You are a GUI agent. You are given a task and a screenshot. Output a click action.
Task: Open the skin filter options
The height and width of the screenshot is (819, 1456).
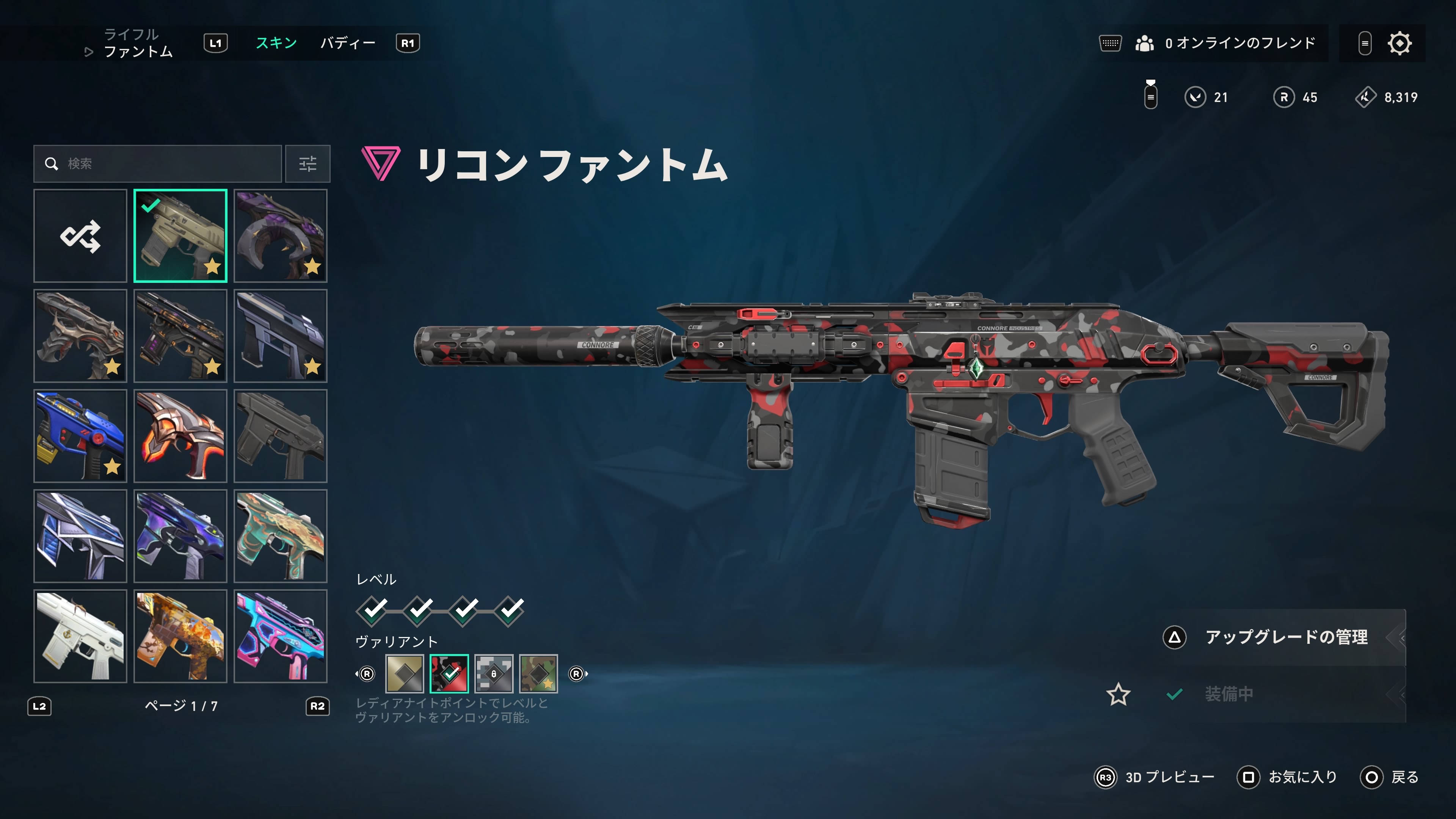point(308,164)
